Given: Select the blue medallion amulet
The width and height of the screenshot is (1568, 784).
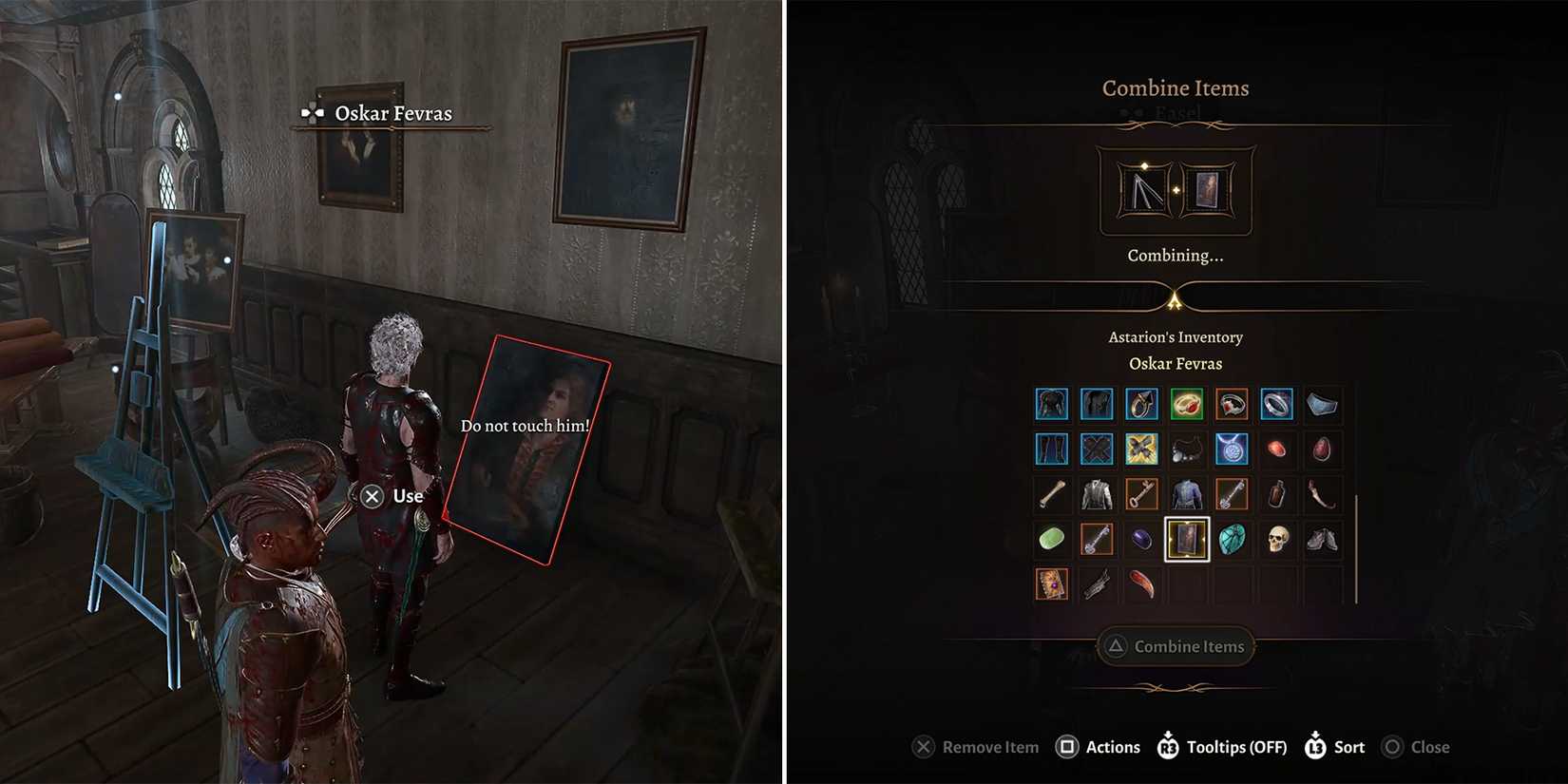Looking at the screenshot, I should point(1231,449).
